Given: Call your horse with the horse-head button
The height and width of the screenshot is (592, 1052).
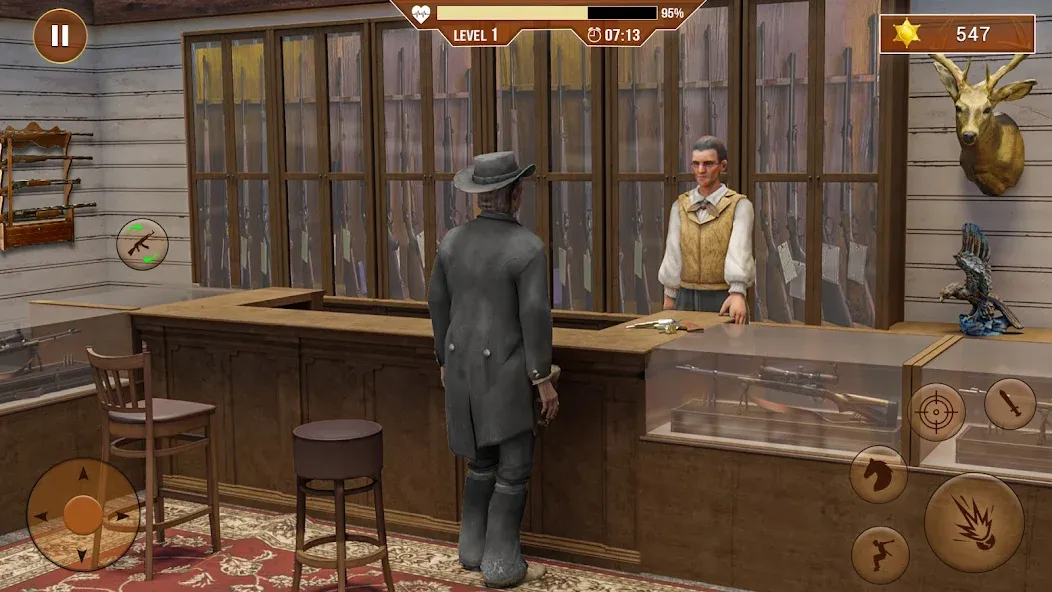Looking at the screenshot, I should pyautogui.click(x=879, y=475).
